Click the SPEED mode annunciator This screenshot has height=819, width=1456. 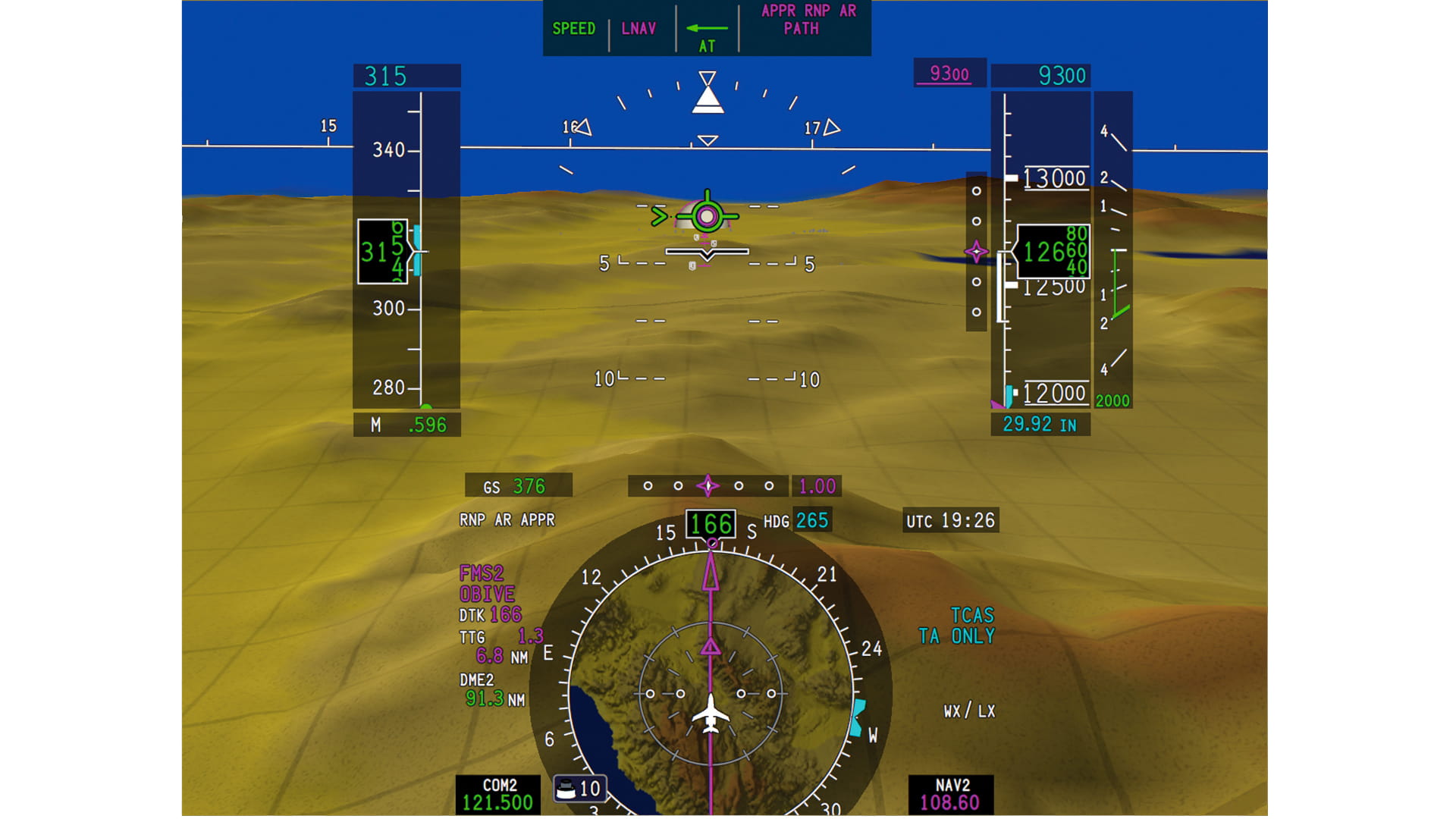tap(574, 30)
